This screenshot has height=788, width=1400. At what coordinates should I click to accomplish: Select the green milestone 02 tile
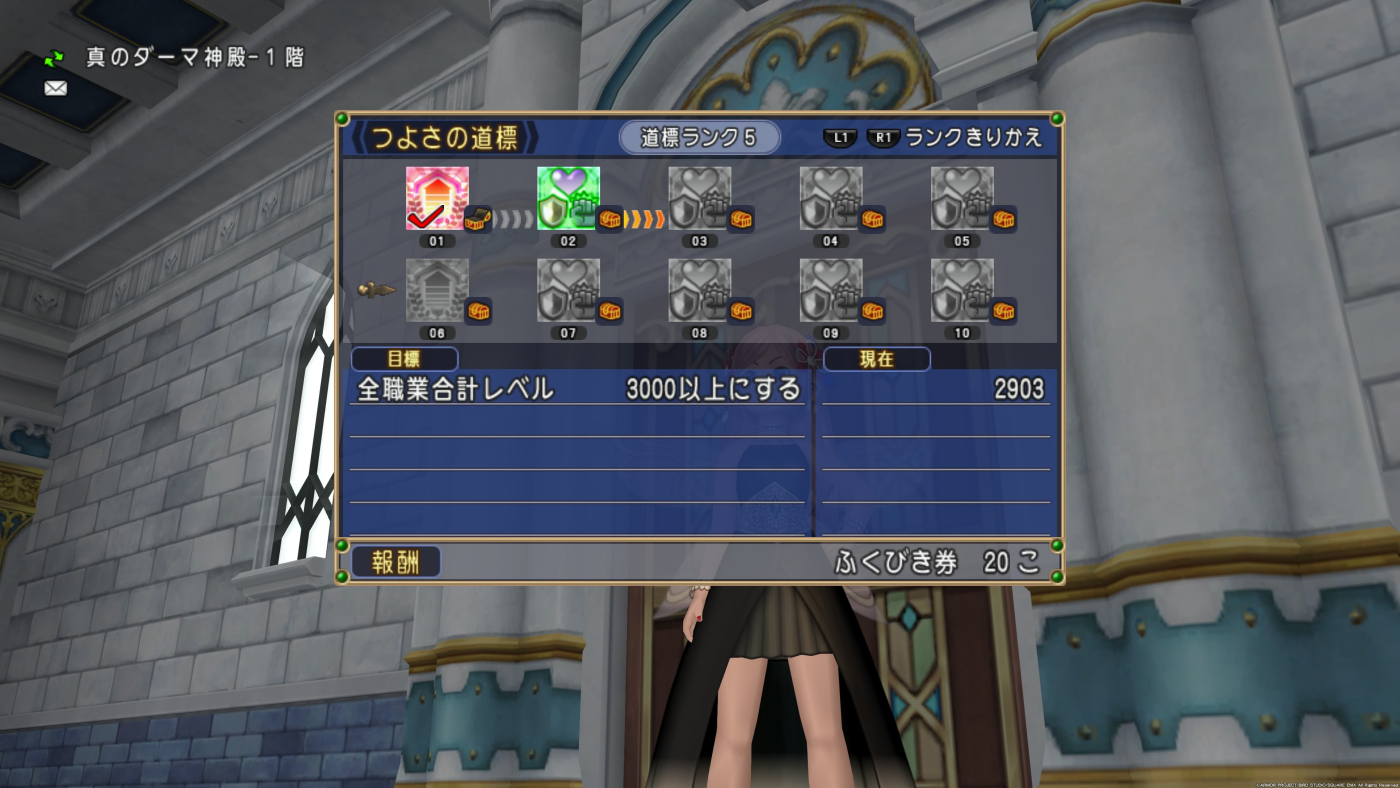(568, 198)
